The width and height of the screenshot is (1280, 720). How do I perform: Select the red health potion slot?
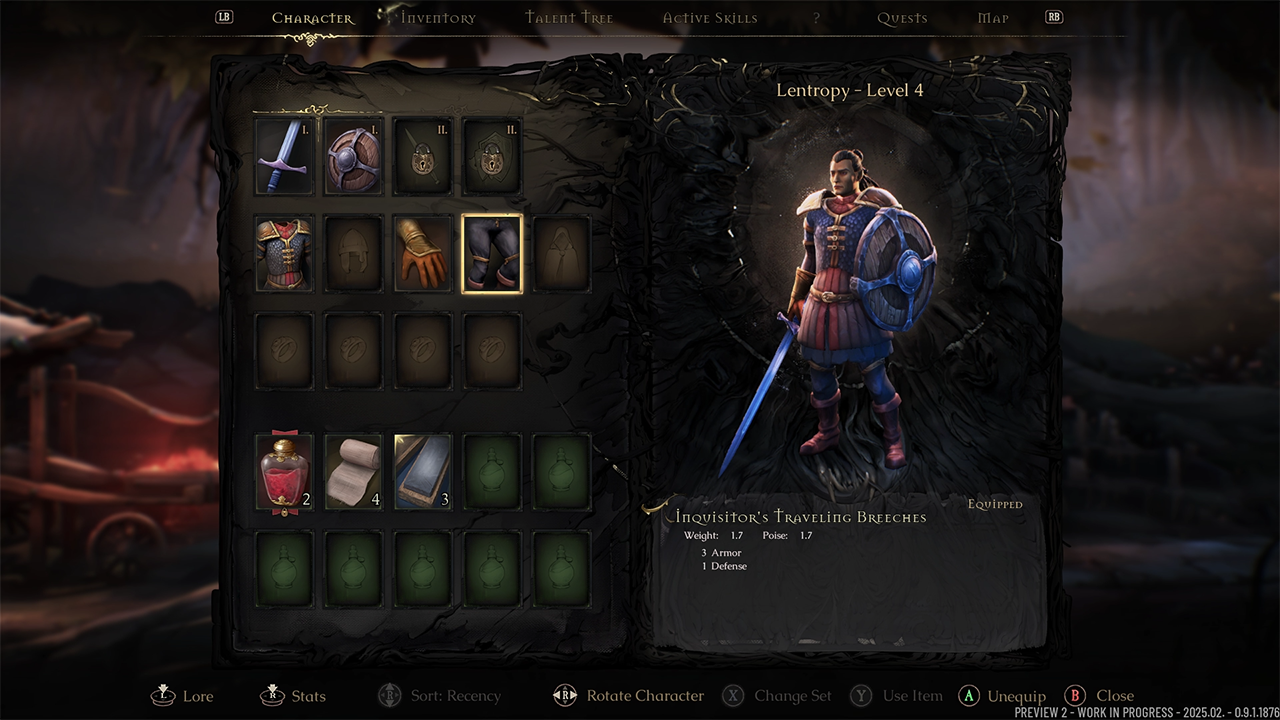pyautogui.click(x=284, y=471)
